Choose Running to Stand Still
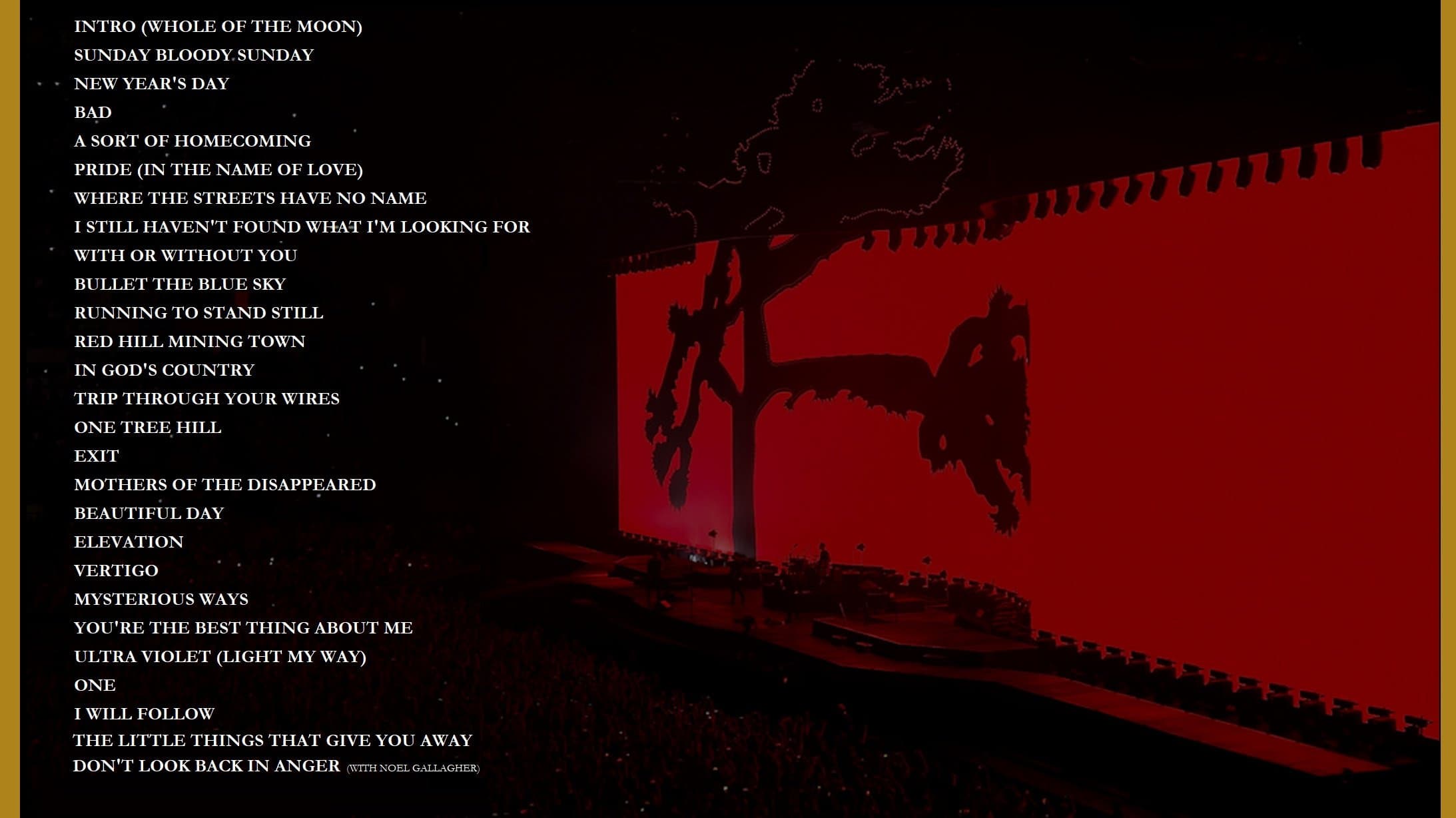The width and height of the screenshot is (1456, 818). (x=198, y=313)
